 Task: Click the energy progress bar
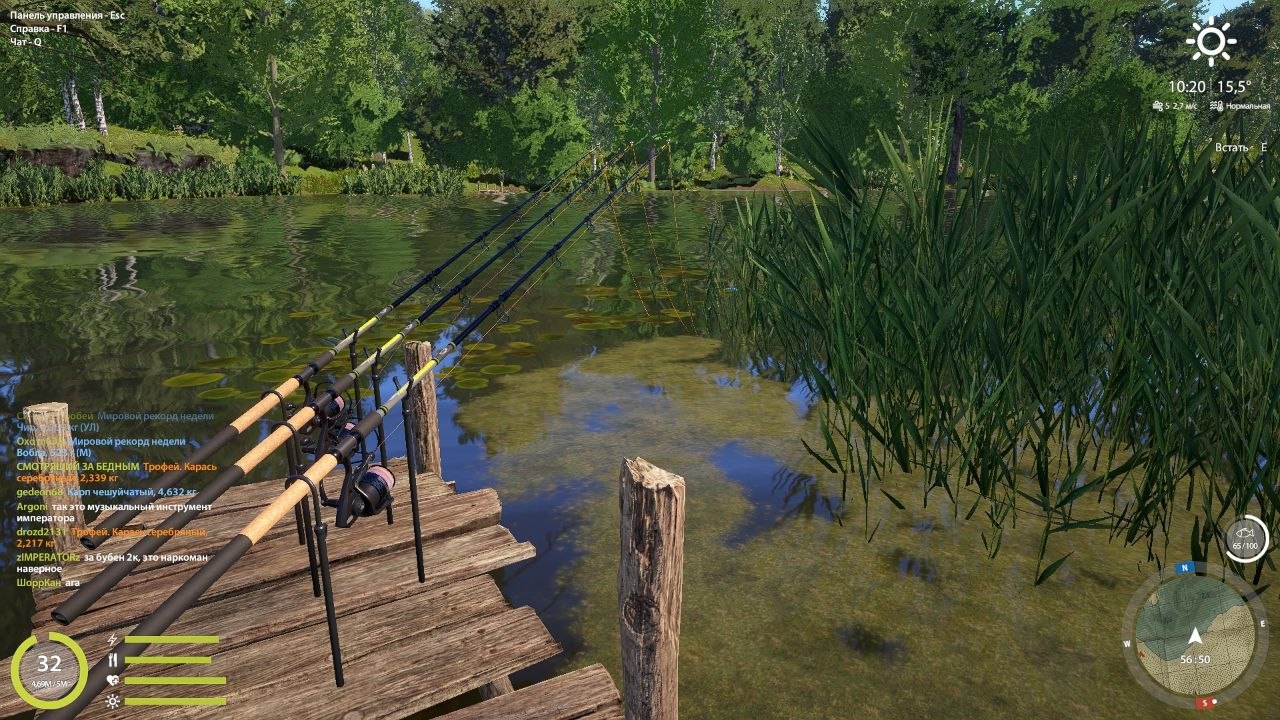pos(170,639)
